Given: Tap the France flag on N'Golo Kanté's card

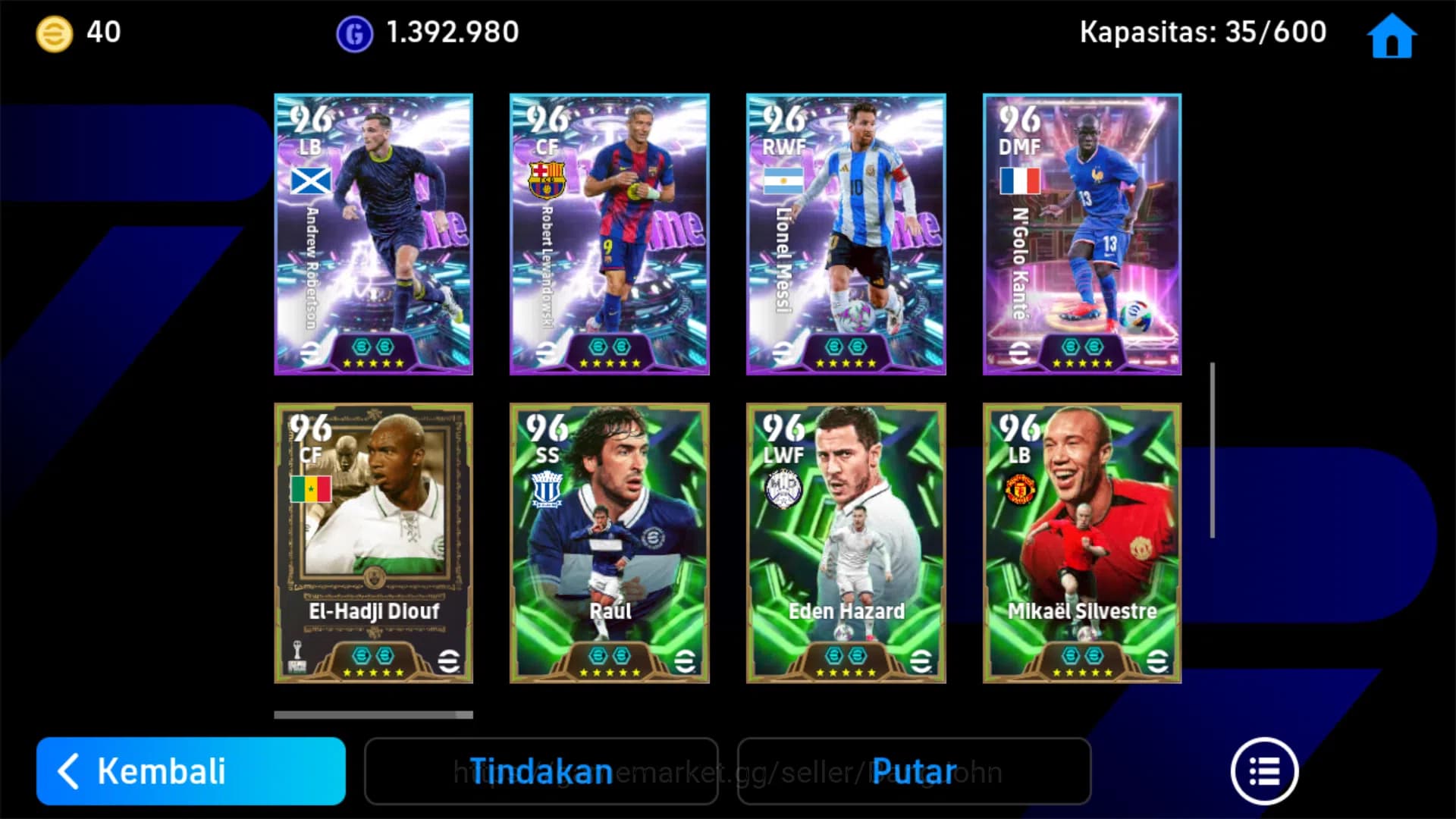Looking at the screenshot, I should [x=1019, y=180].
